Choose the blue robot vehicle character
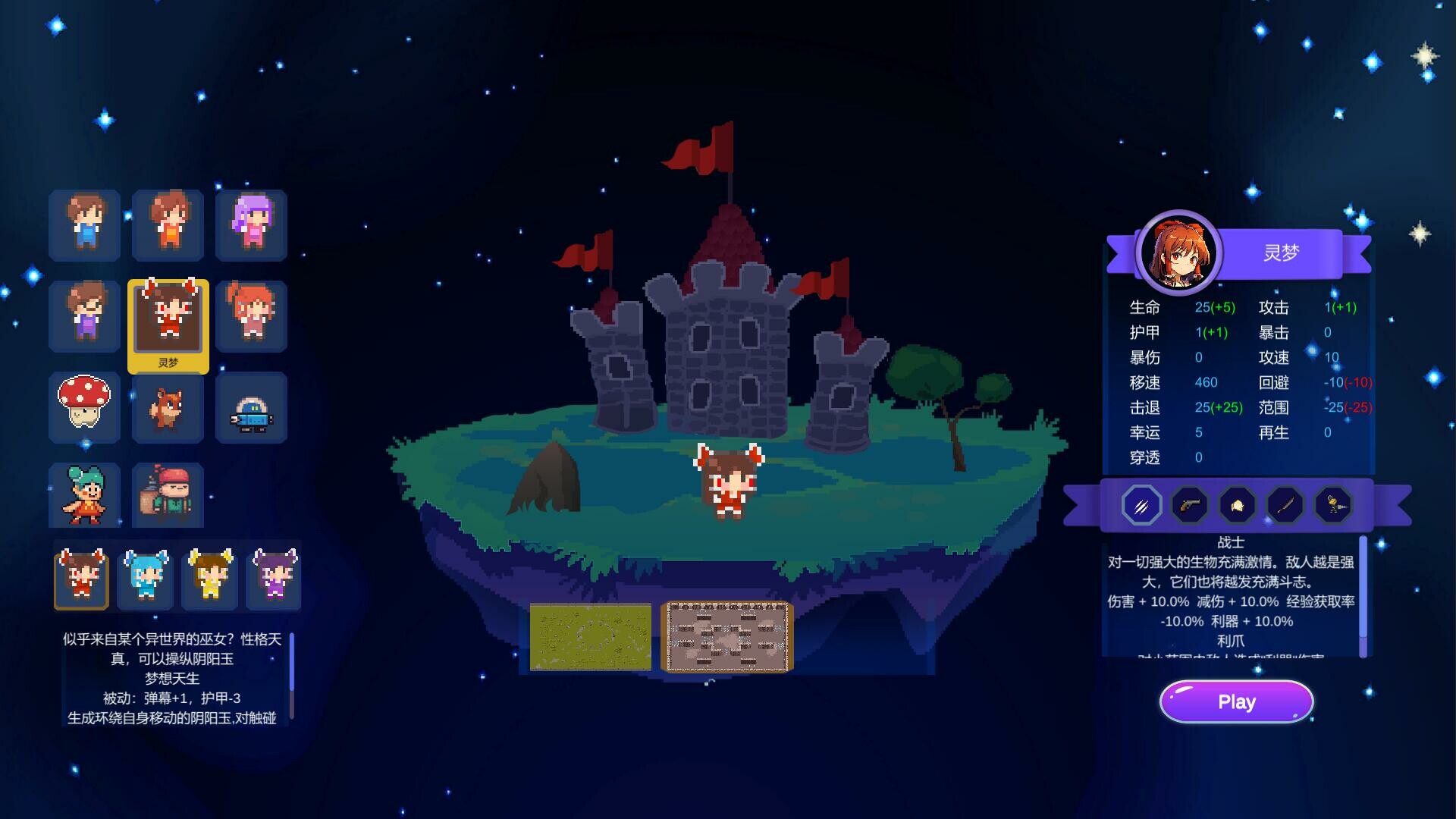The image size is (1456, 819). 251,408
